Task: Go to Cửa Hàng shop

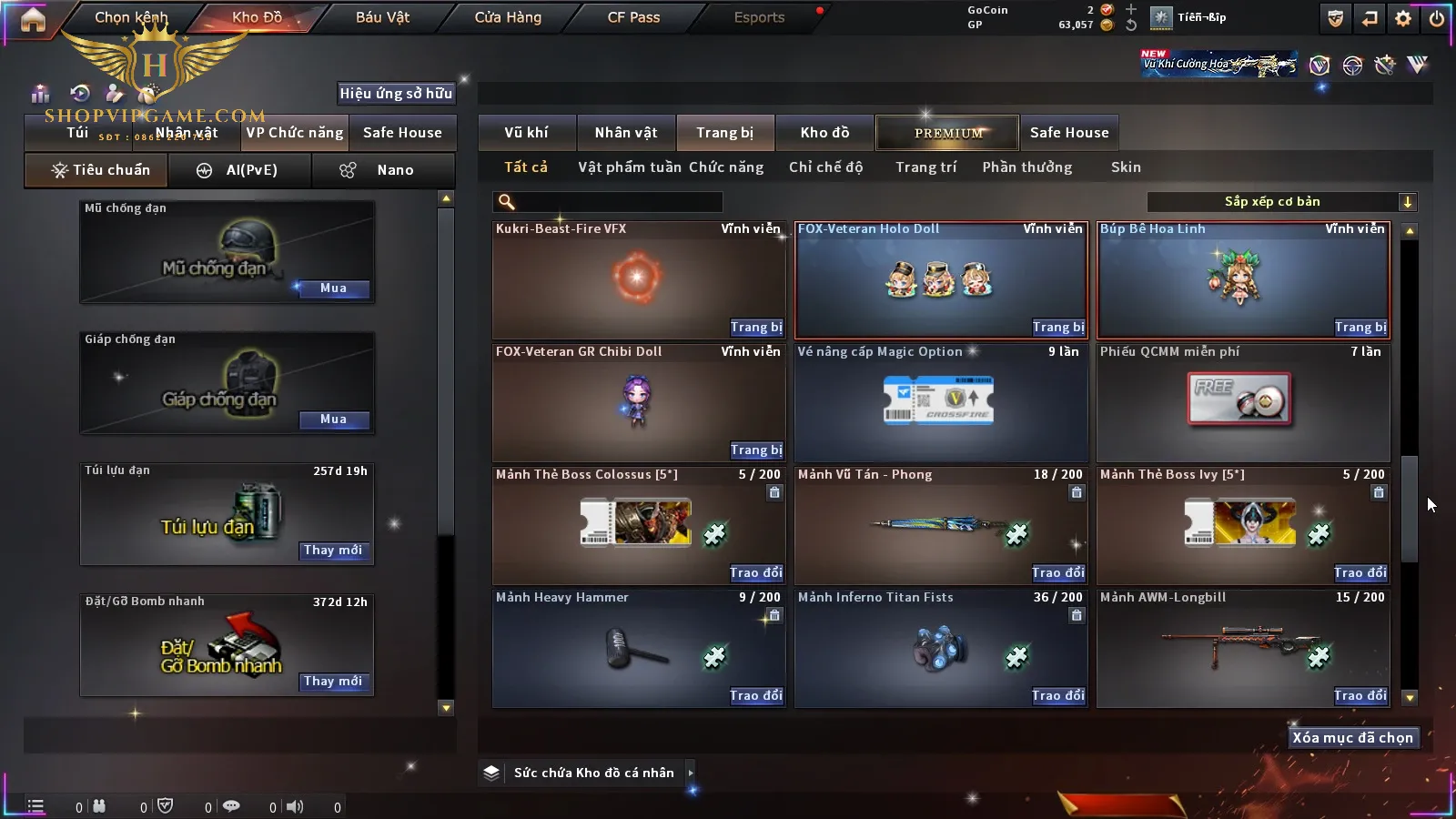Action: point(508,17)
